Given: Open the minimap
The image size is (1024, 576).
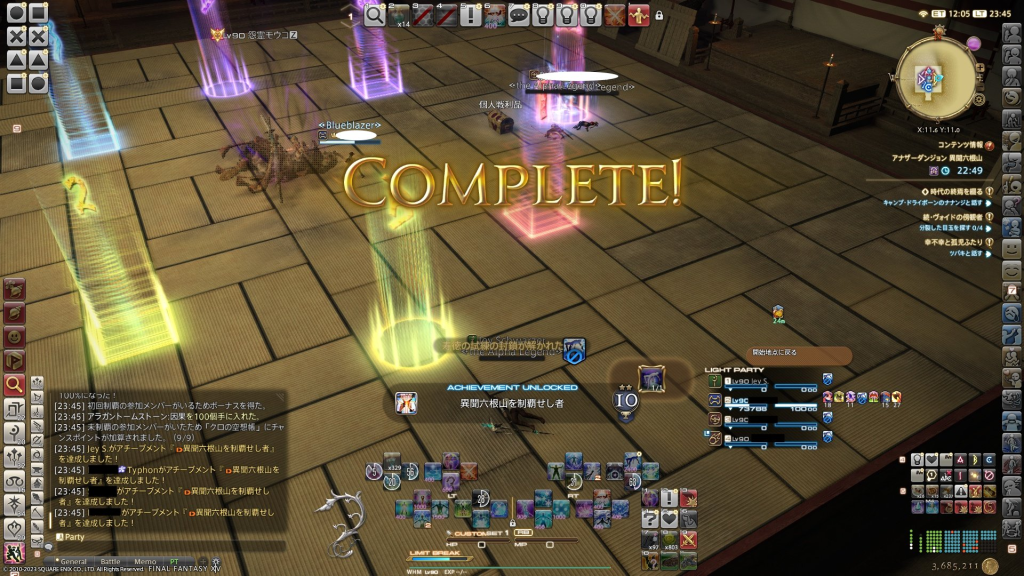Looking at the screenshot, I should point(939,77).
